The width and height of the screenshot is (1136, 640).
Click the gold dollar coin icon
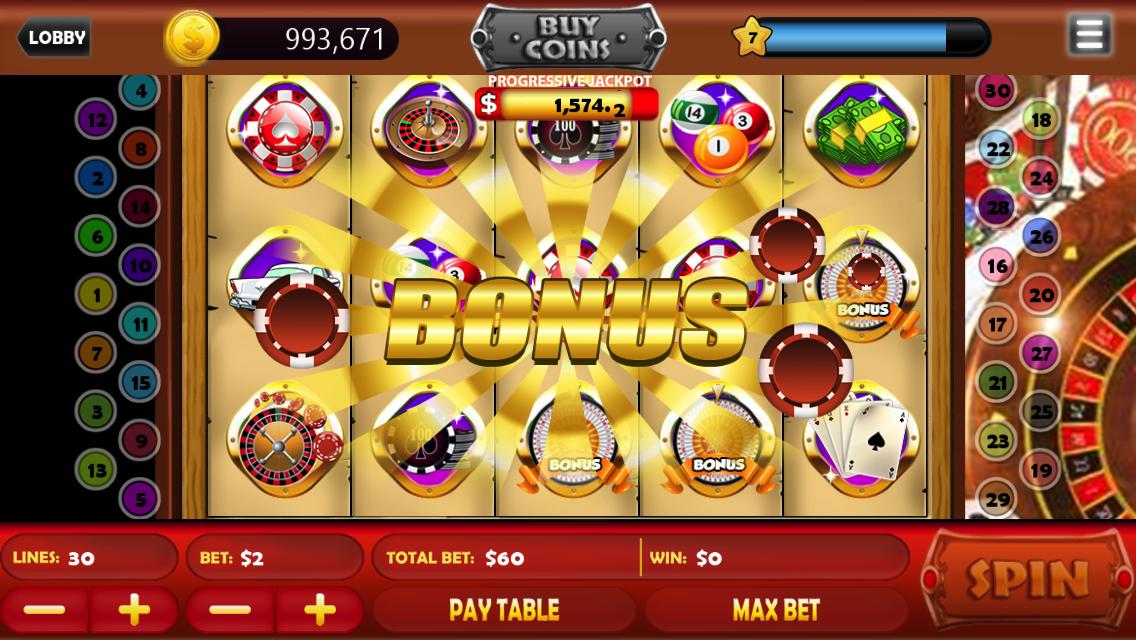192,38
